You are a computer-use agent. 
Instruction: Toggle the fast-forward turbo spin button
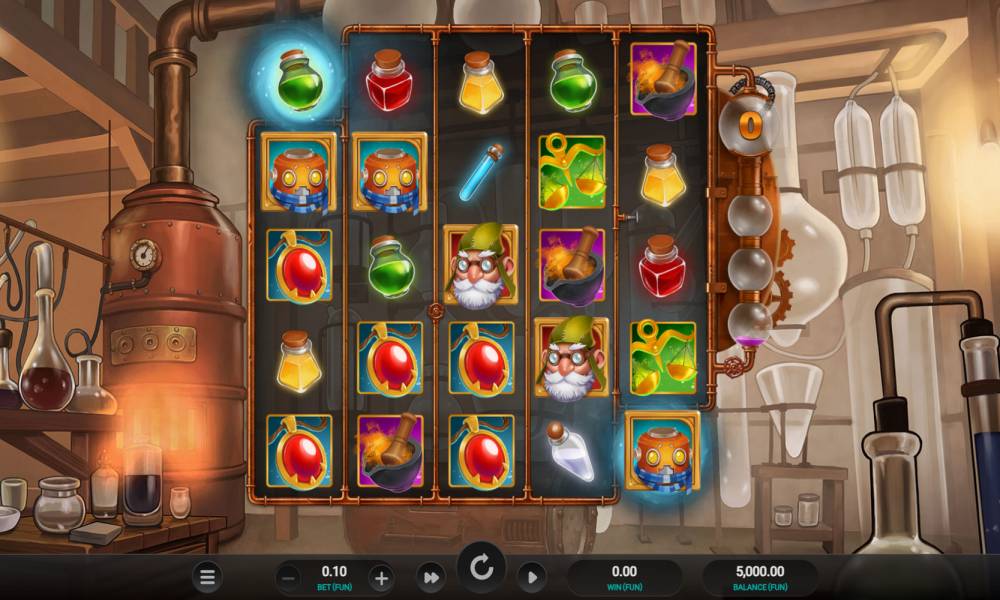431,577
